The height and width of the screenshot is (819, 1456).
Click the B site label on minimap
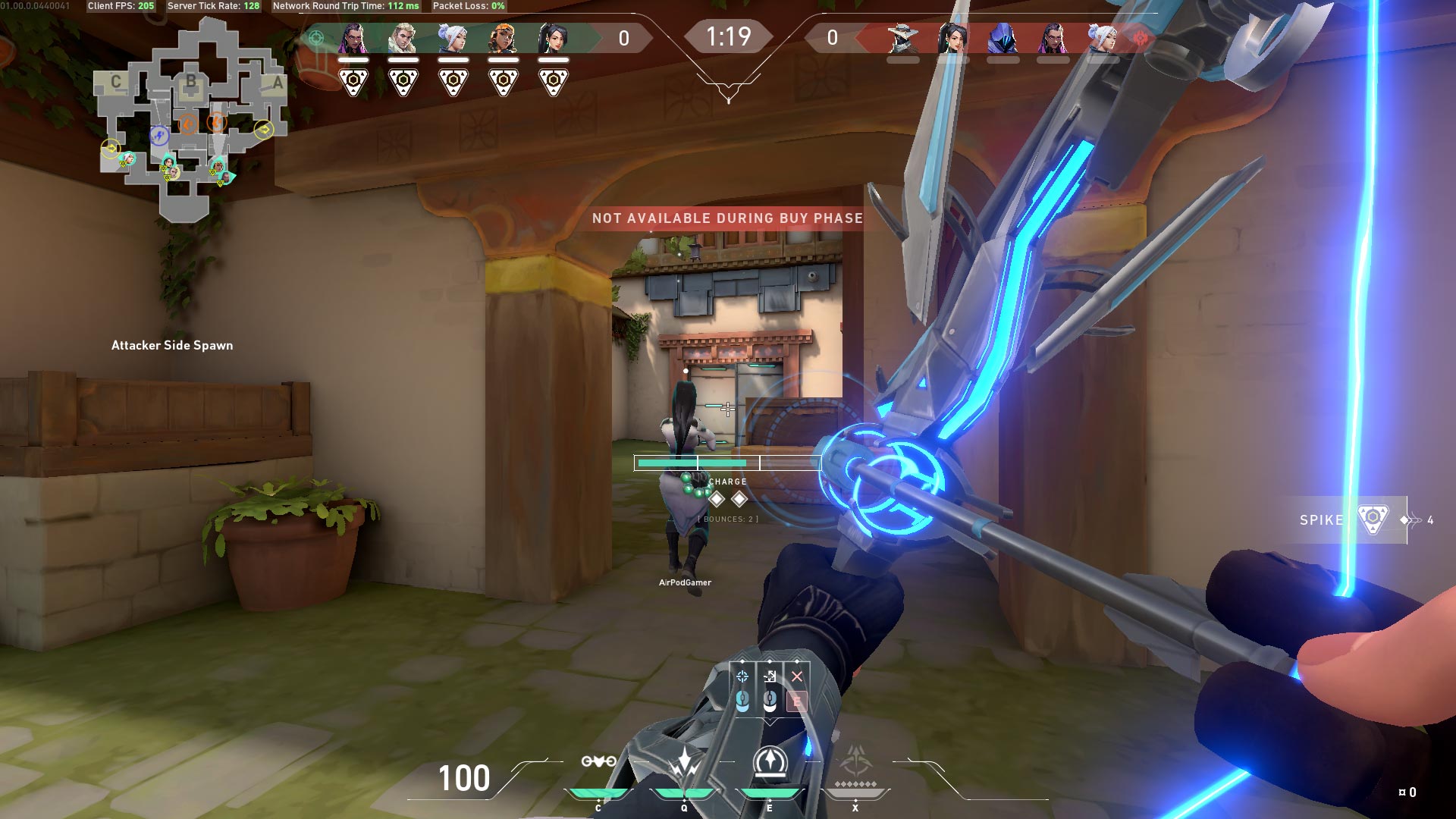click(x=191, y=80)
